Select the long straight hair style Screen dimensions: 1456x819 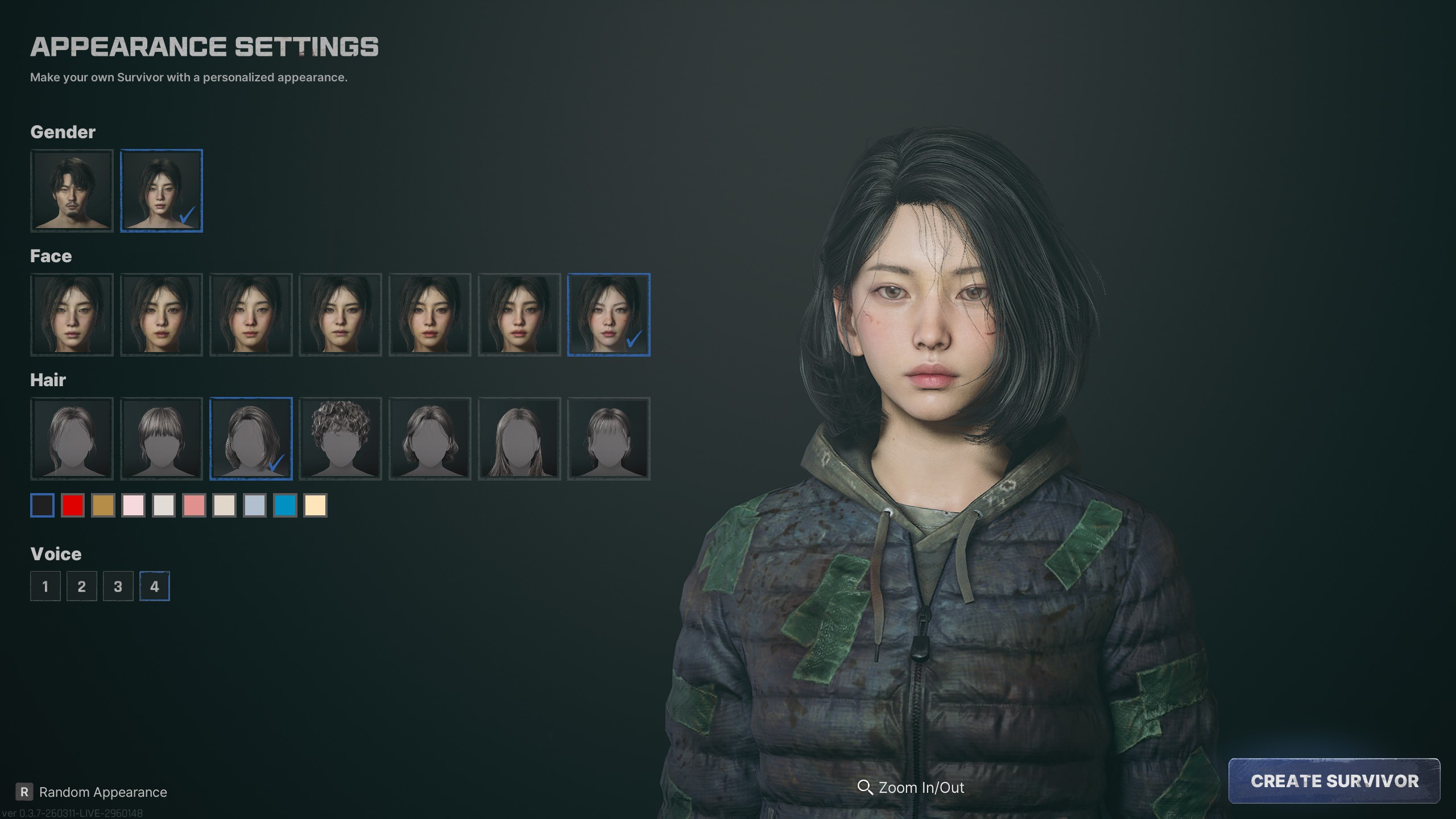coord(519,439)
